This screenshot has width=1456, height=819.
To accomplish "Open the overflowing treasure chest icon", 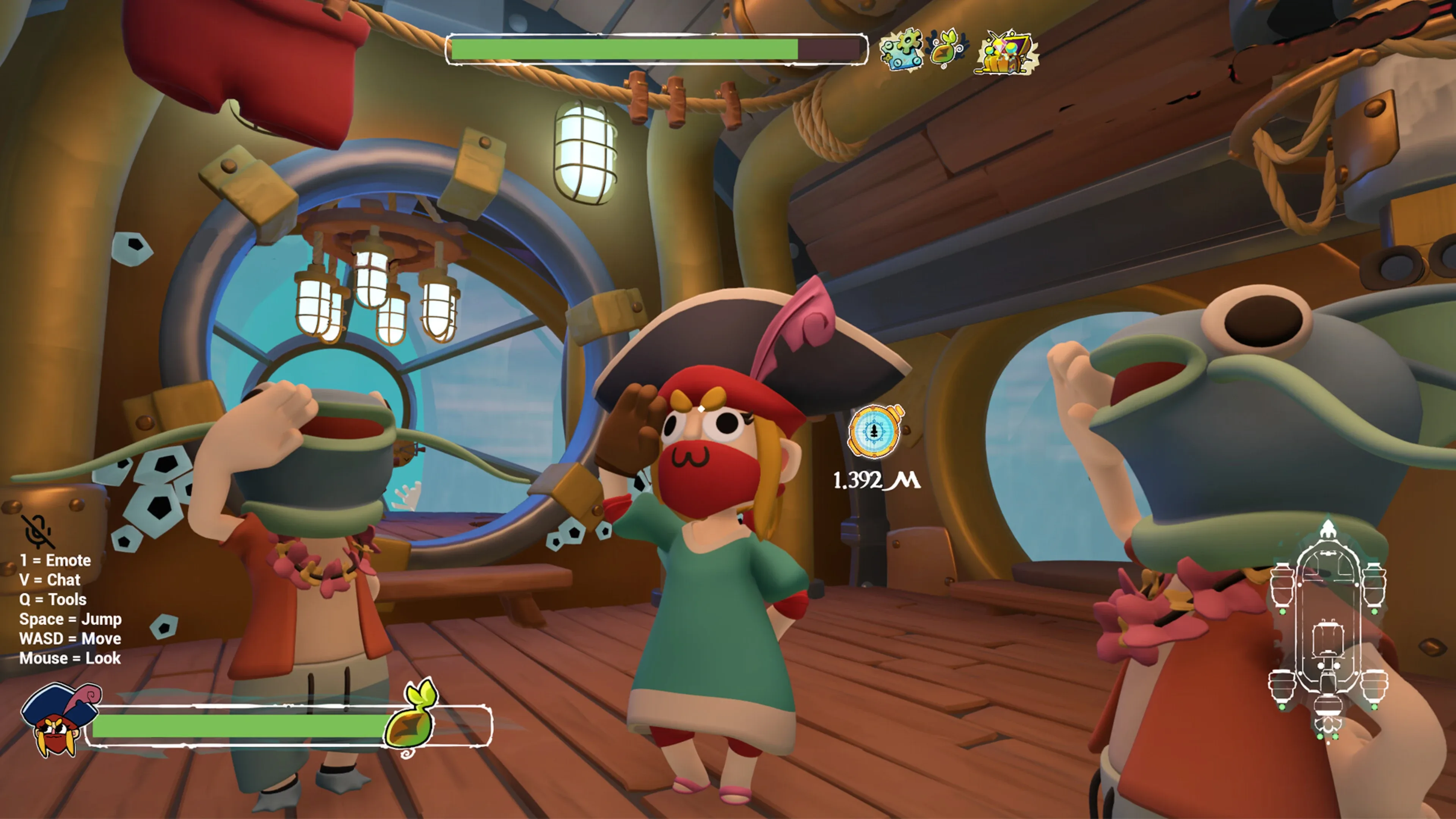I will [1006, 53].
